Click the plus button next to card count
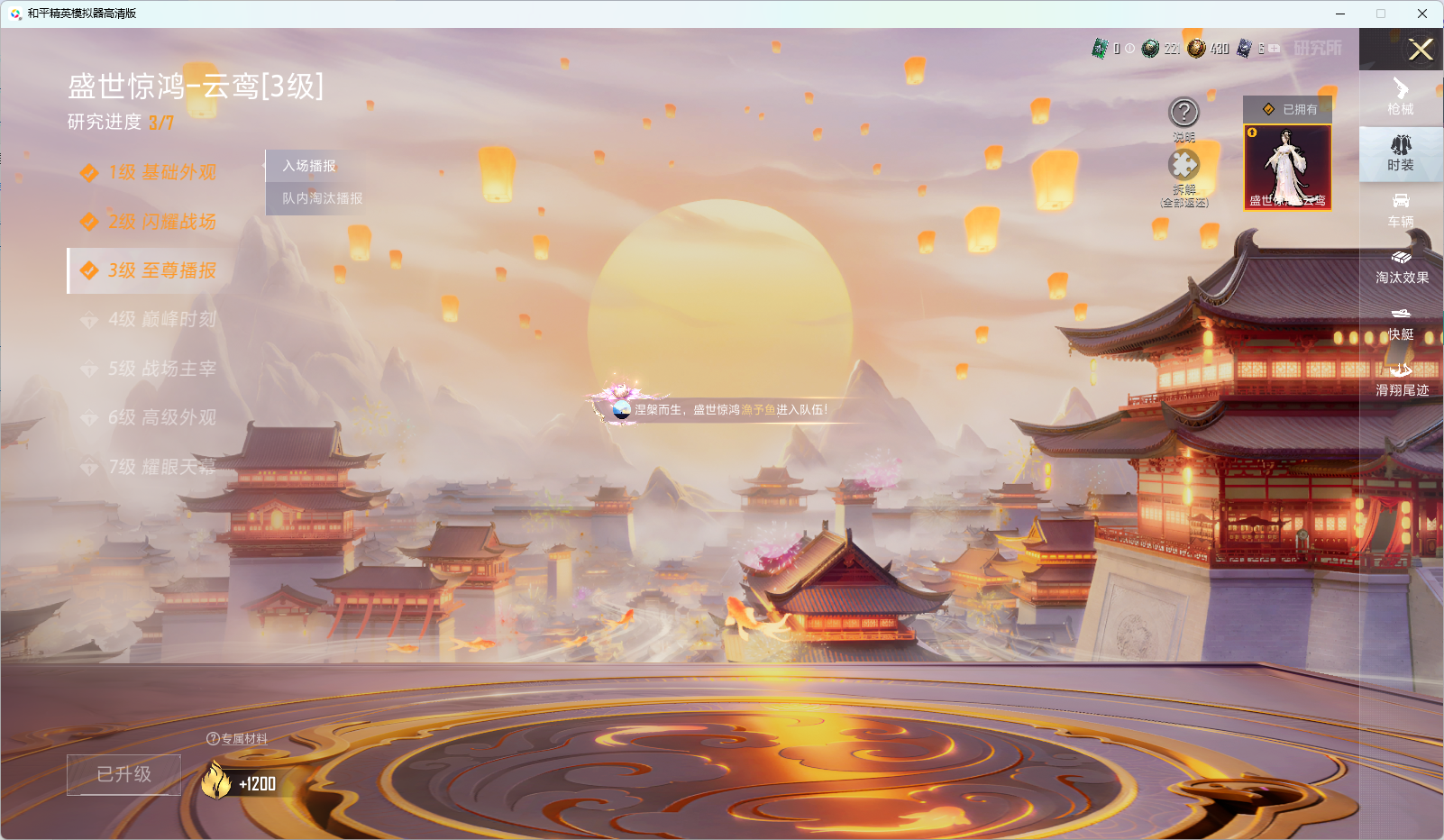Screen dimensions: 1444x840 click(x=1273, y=50)
